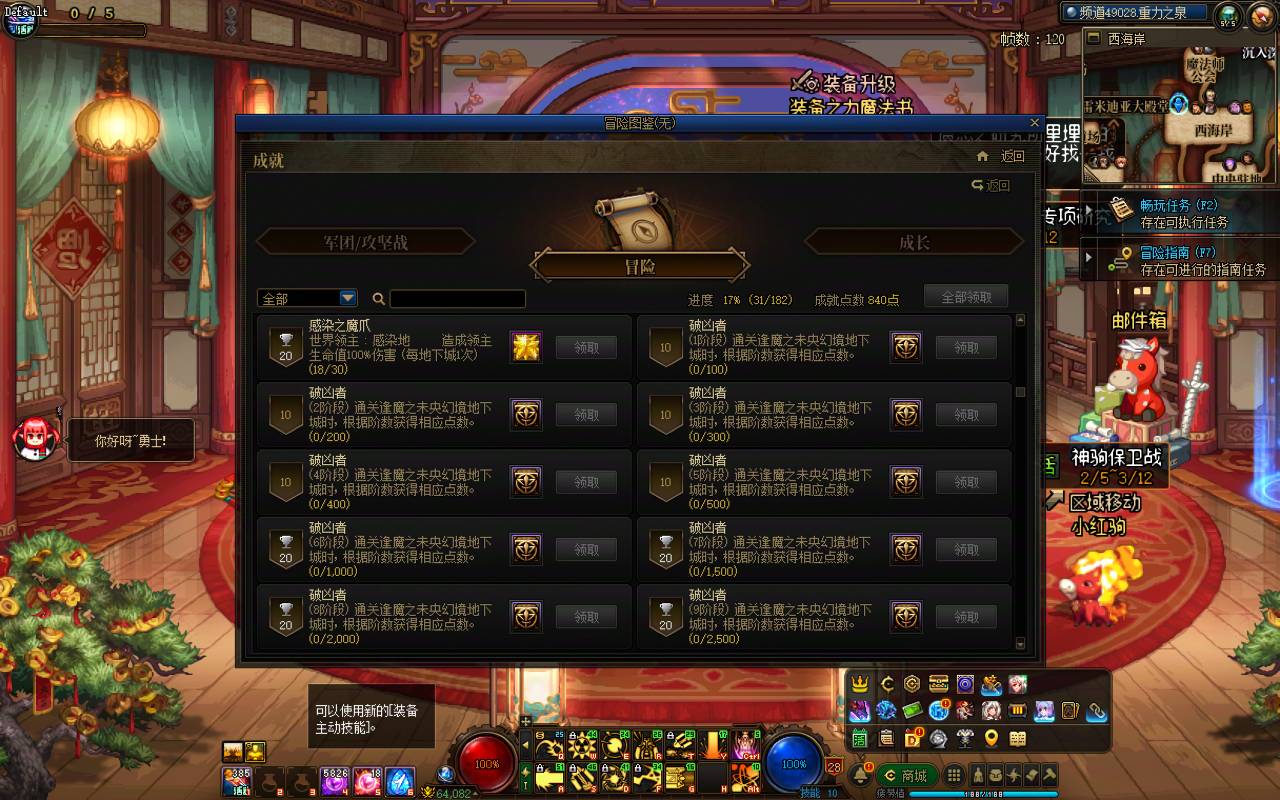Switch to the 军团/攻坚战 tab
The width and height of the screenshot is (1280, 800).
(366, 241)
